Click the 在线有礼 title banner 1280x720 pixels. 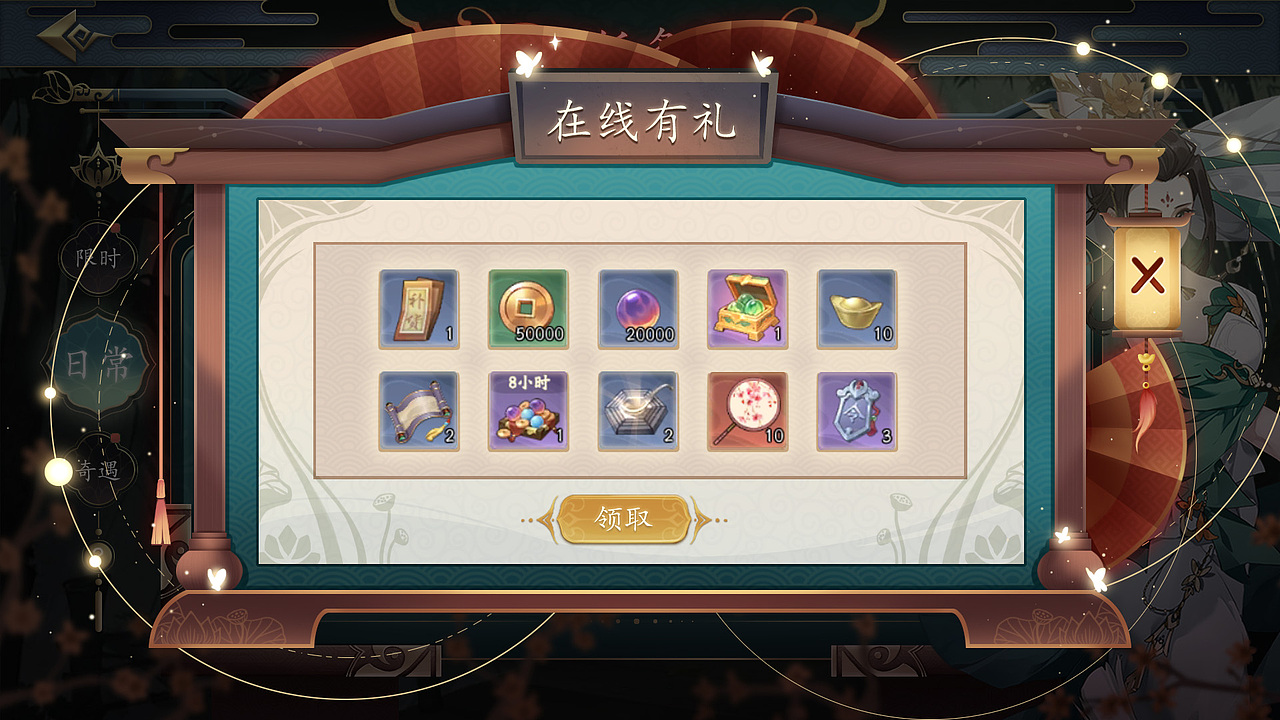tap(640, 120)
